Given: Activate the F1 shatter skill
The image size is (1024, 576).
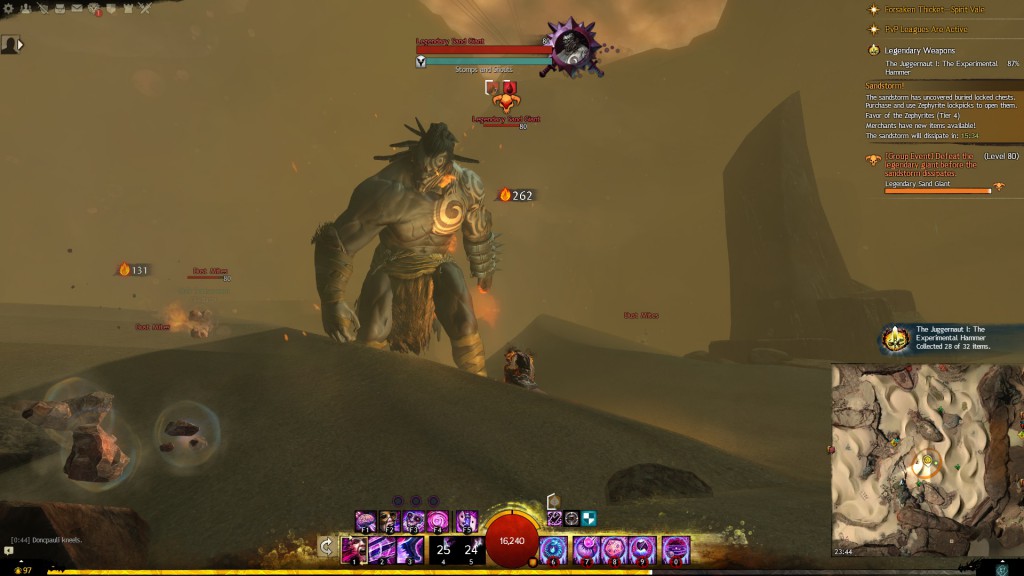Looking at the screenshot, I should pos(367,521).
